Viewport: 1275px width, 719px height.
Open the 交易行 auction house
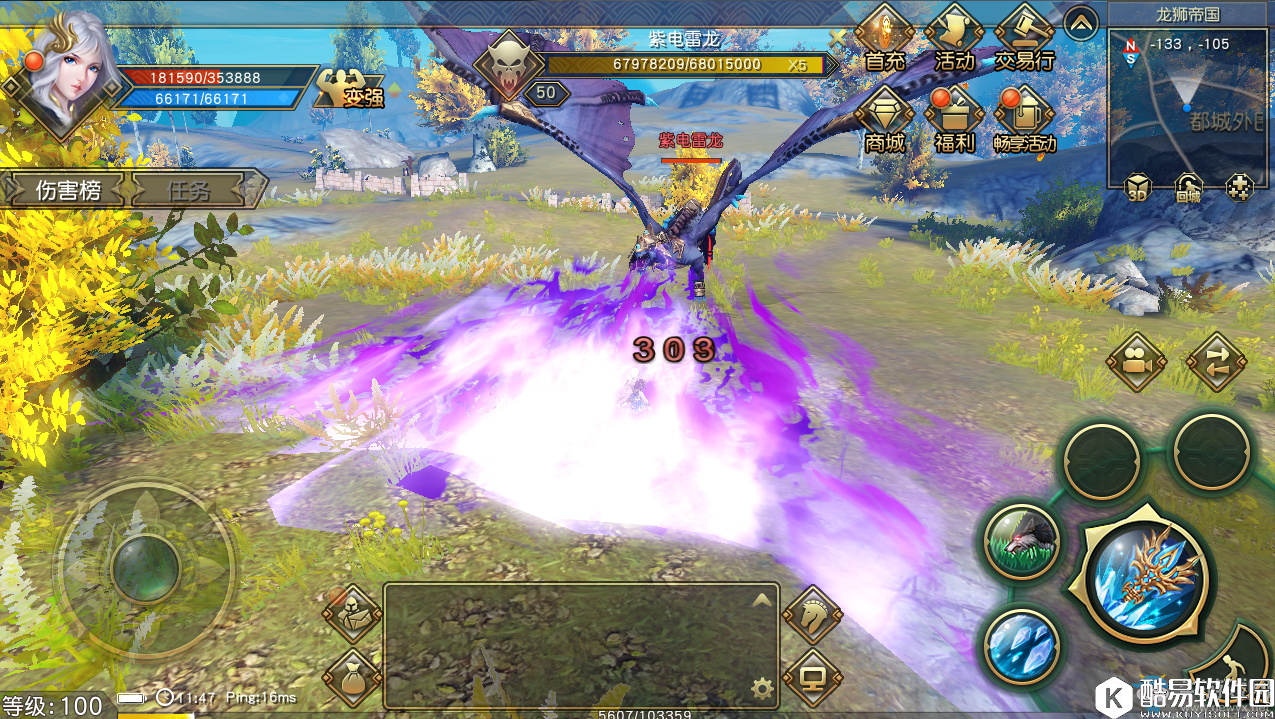[1024, 38]
